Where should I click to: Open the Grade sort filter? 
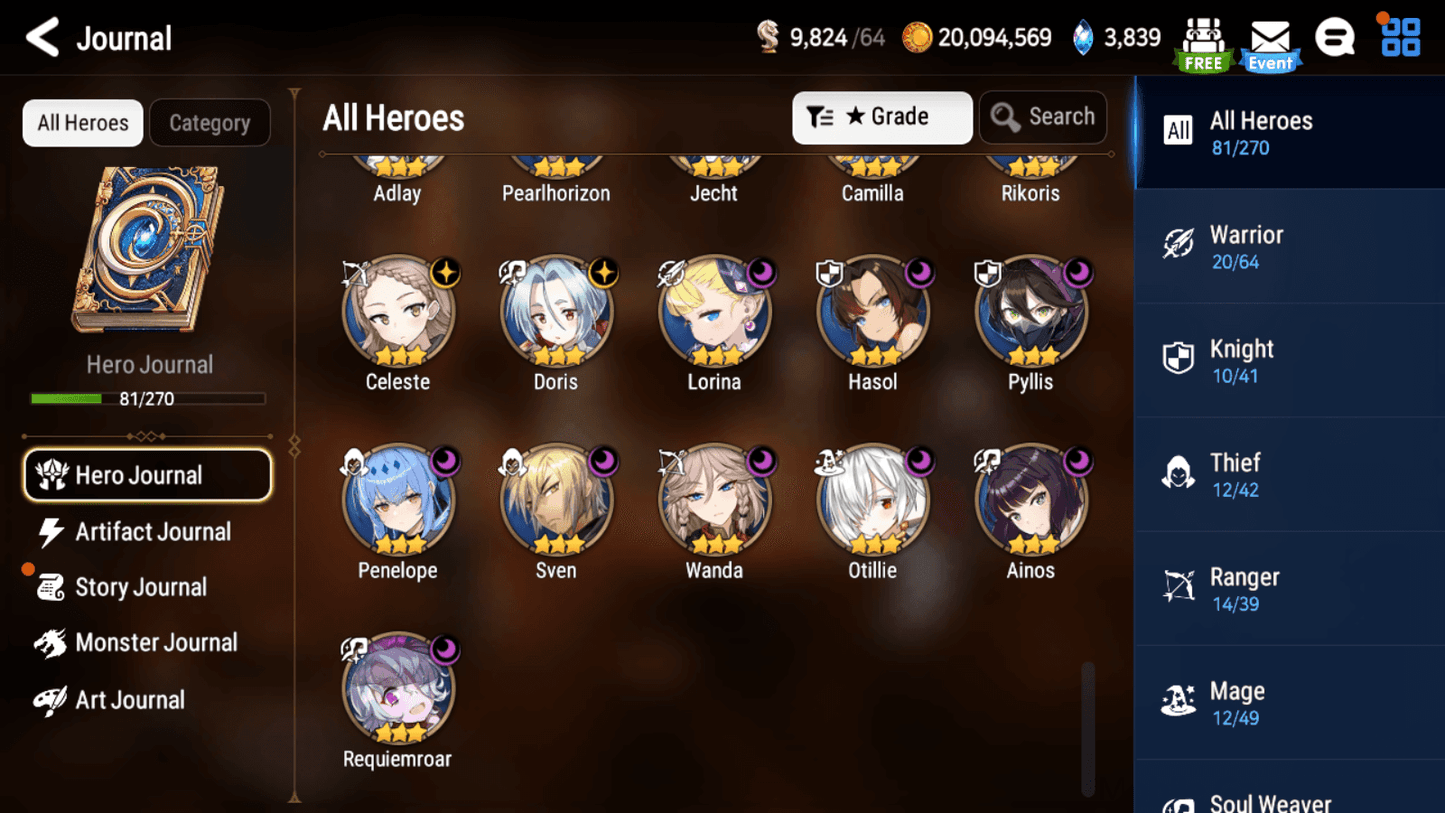881,117
